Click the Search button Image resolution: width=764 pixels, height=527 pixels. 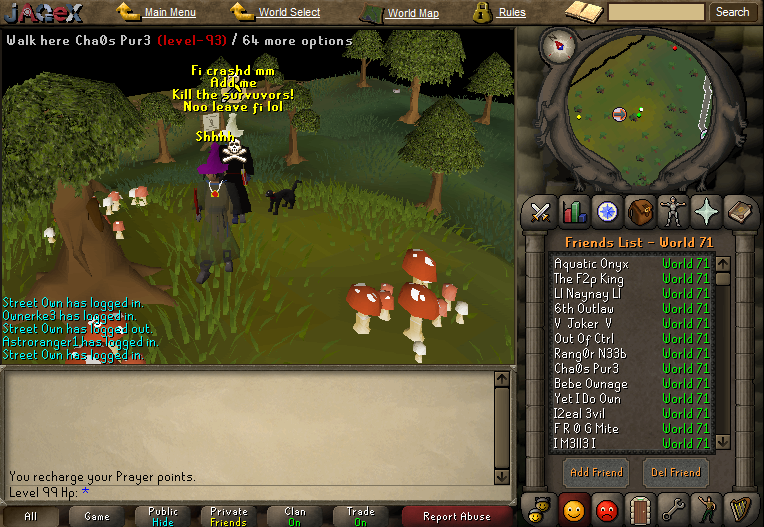click(732, 12)
